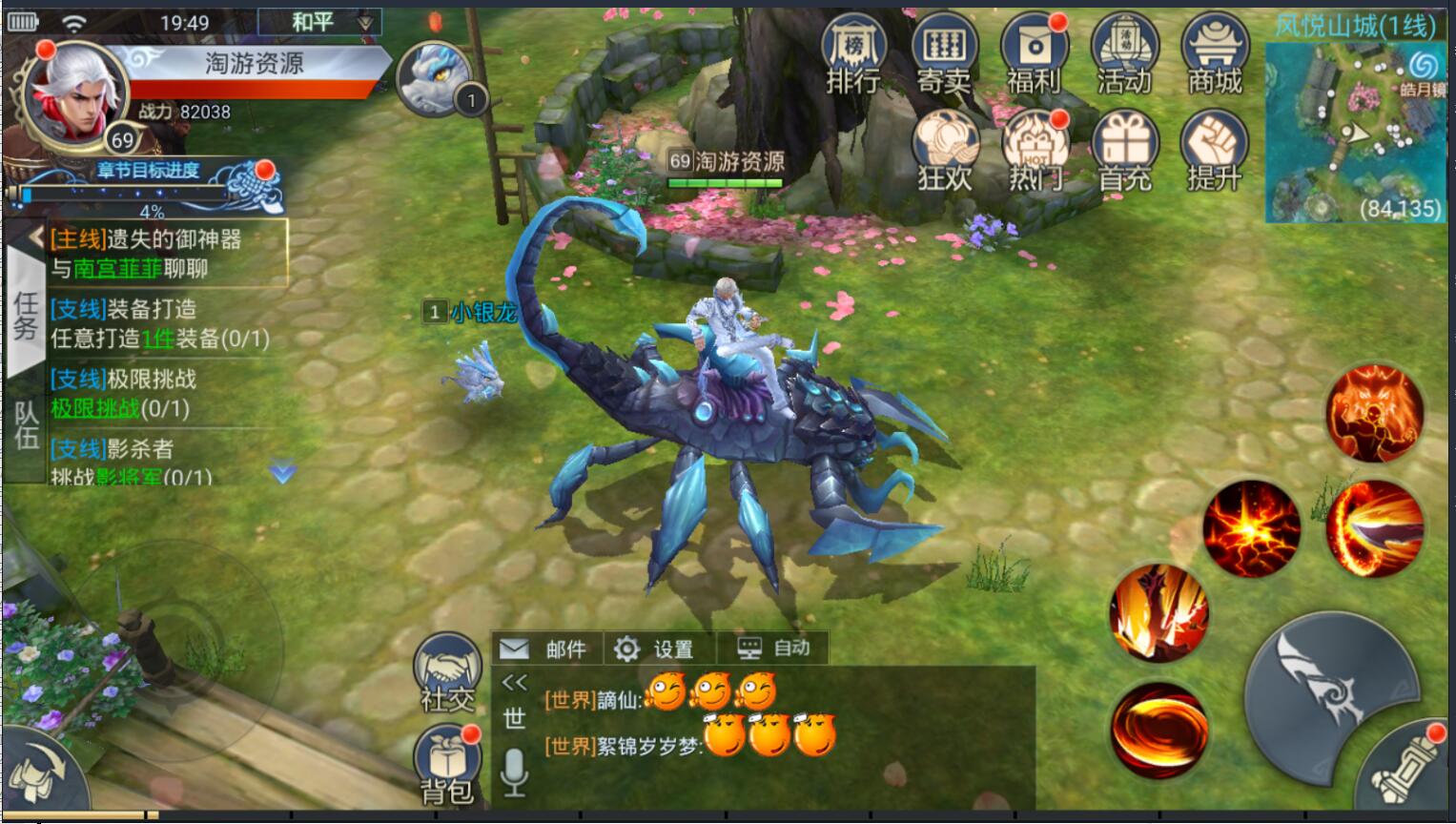Open the 首充 first recharge gift
This screenshot has height=824, width=1456.
[x=1125, y=152]
